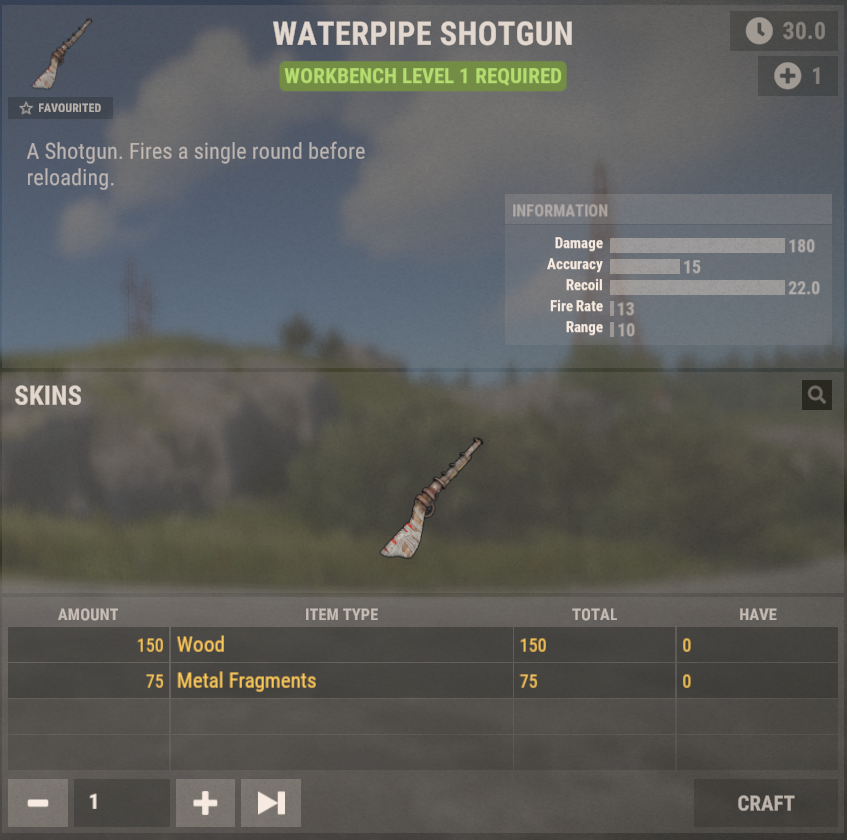Click the craft quantity input field
847x840 pixels.
point(121,803)
